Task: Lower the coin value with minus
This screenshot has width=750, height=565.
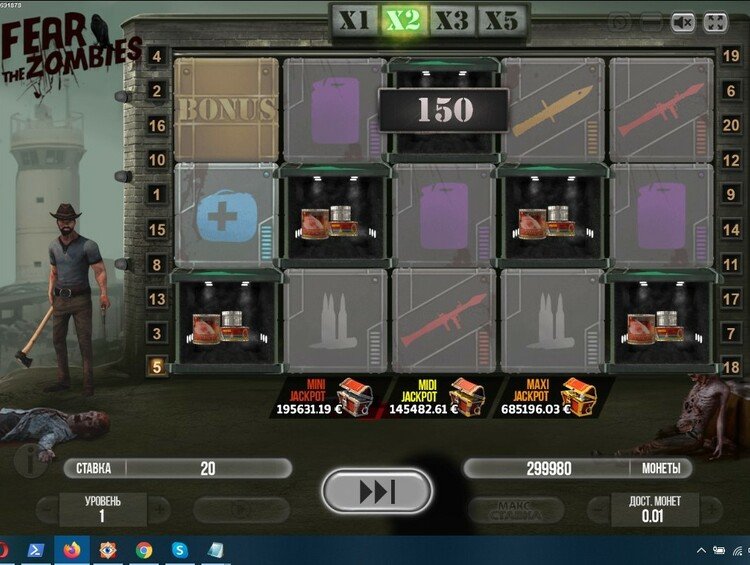Action: [598, 509]
